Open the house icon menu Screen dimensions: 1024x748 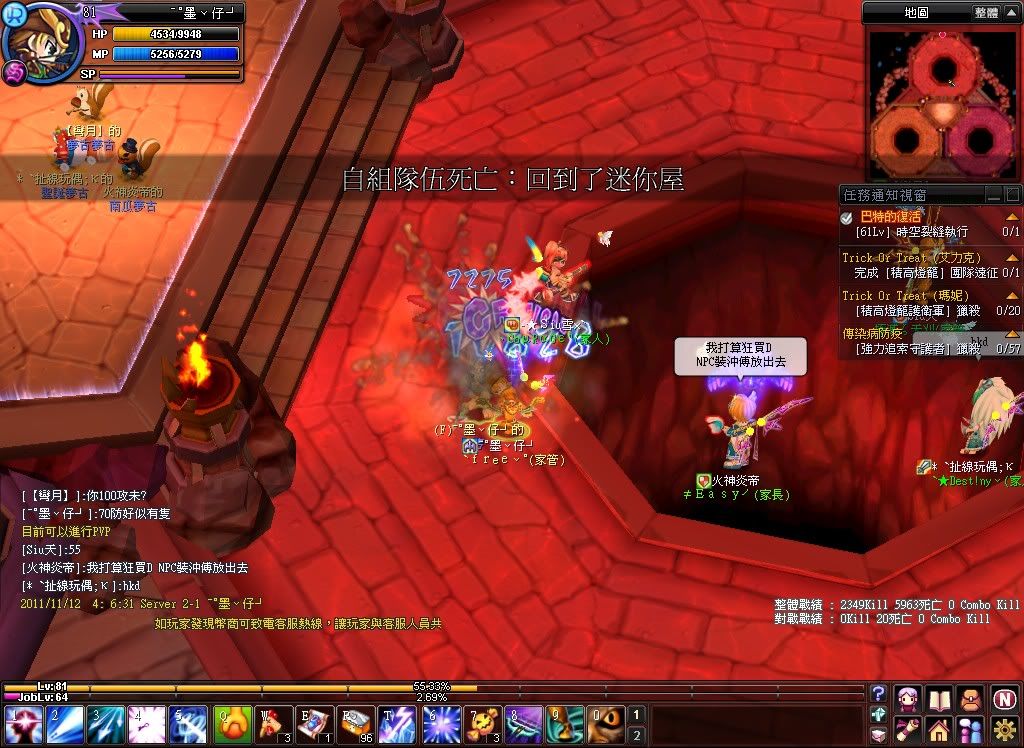[939, 728]
